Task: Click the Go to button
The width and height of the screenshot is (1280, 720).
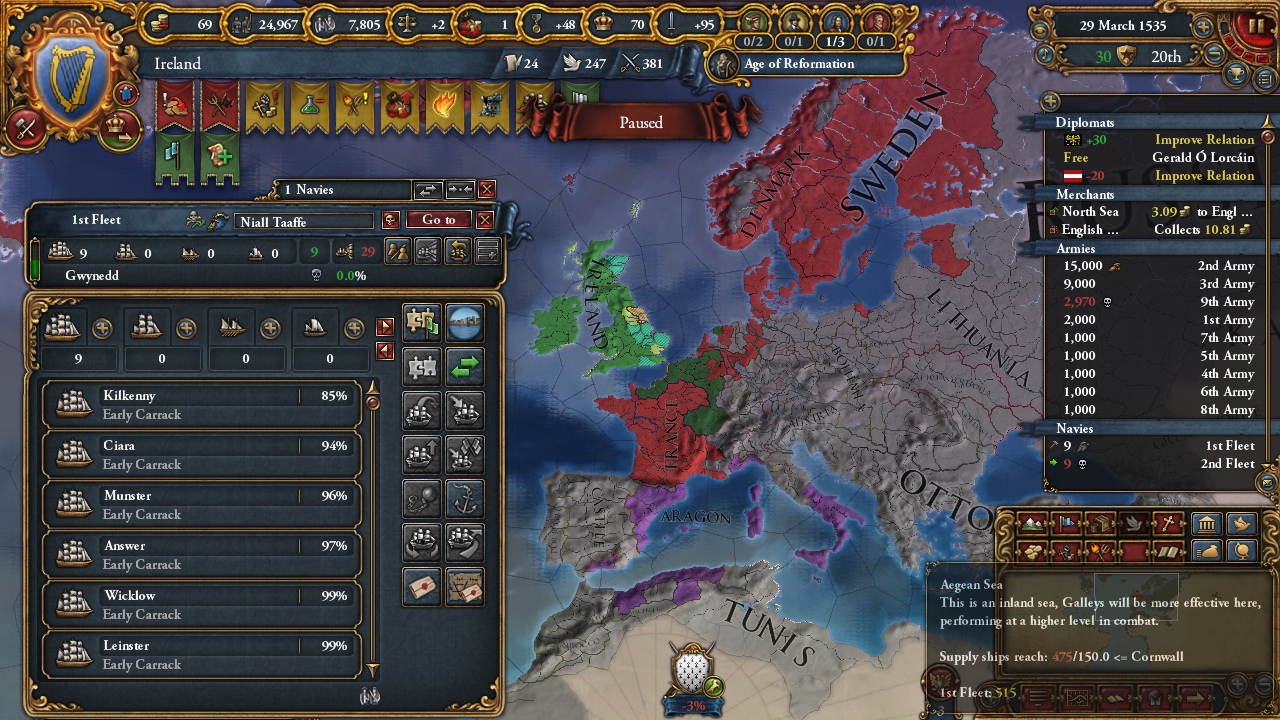Action: (438, 220)
